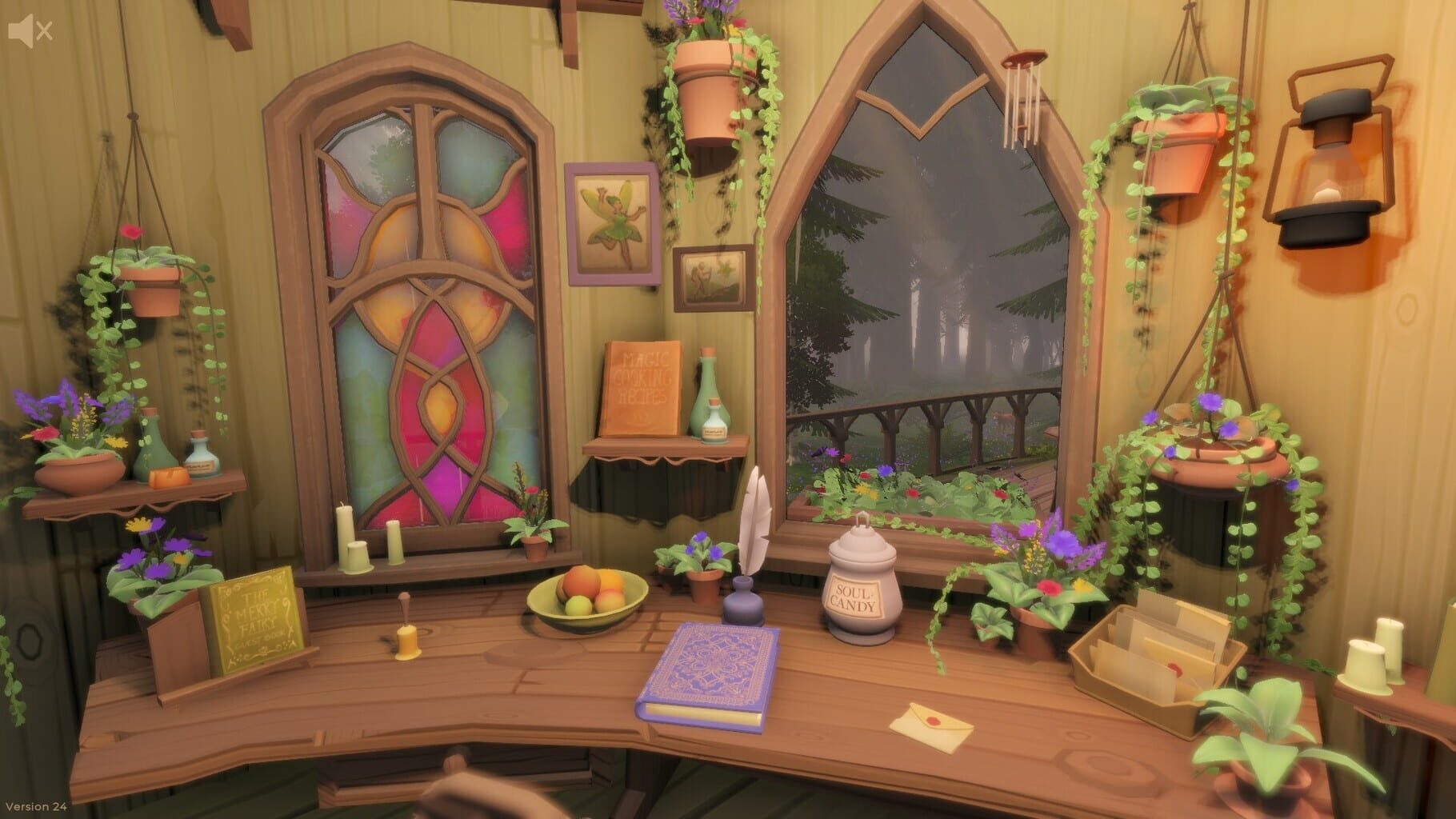Inspect the green potion bottle on shelf

(x=155, y=448)
